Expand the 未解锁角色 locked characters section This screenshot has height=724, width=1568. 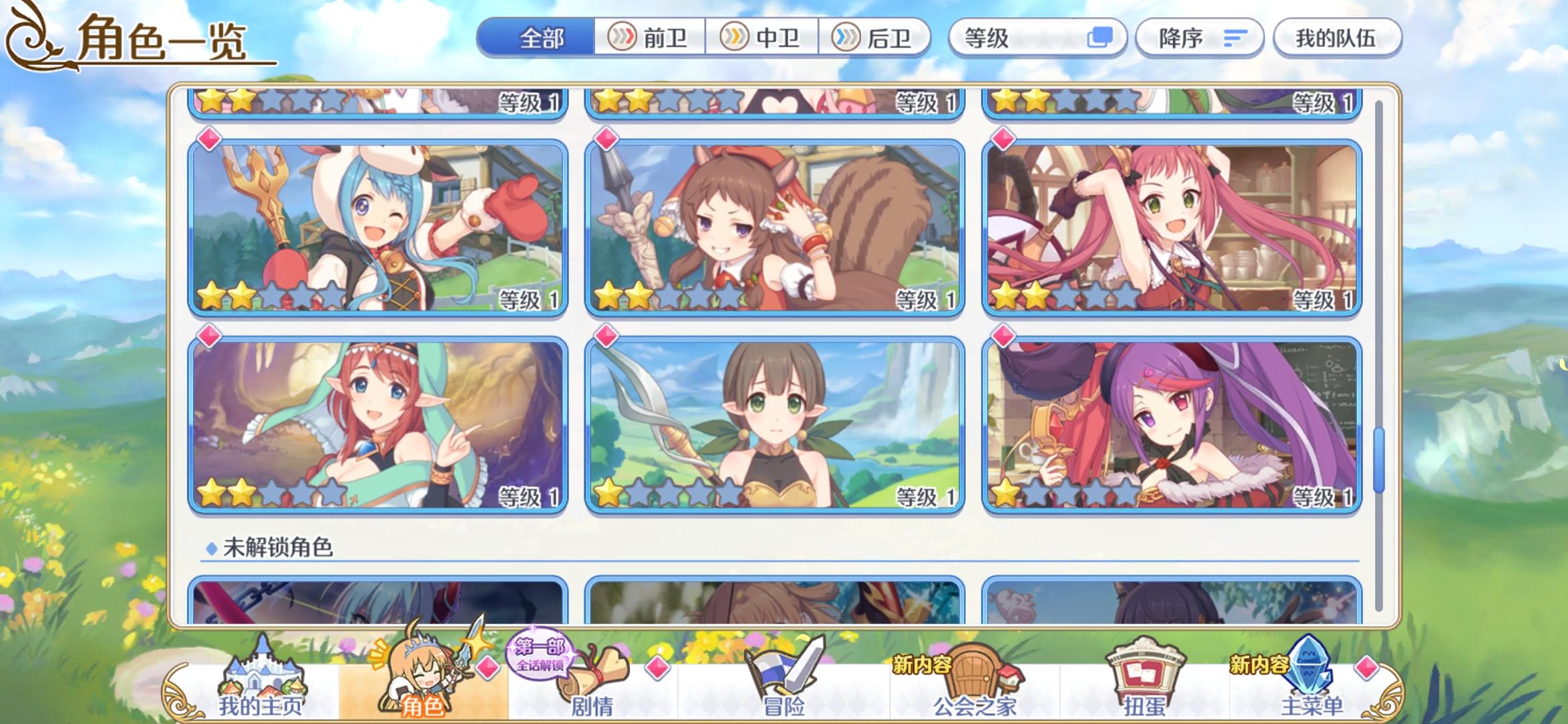275,548
